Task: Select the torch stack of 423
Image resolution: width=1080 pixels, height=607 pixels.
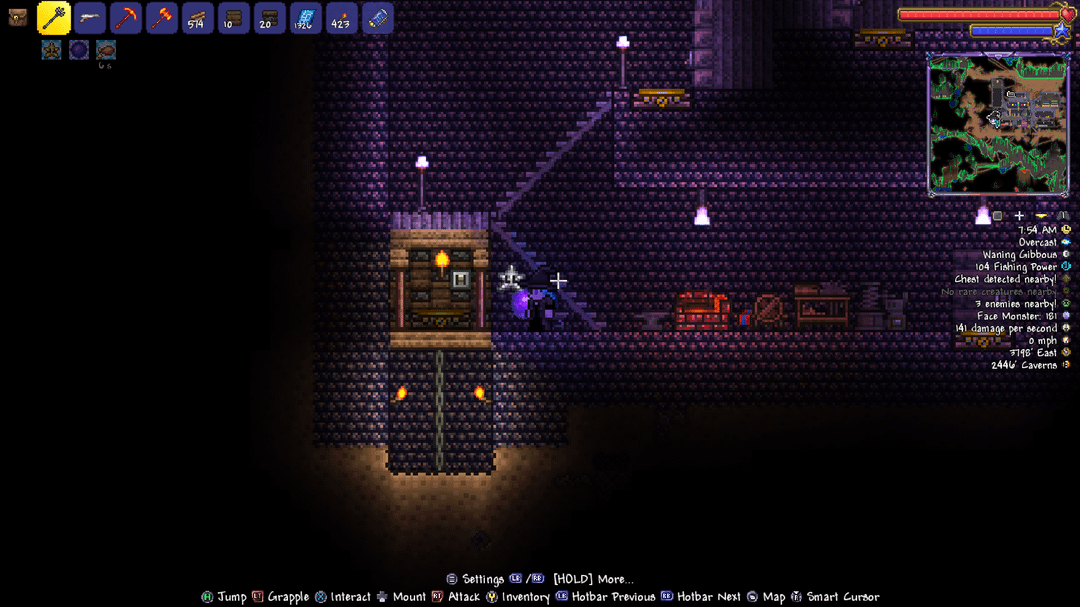Action: click(x=342, y=19)
